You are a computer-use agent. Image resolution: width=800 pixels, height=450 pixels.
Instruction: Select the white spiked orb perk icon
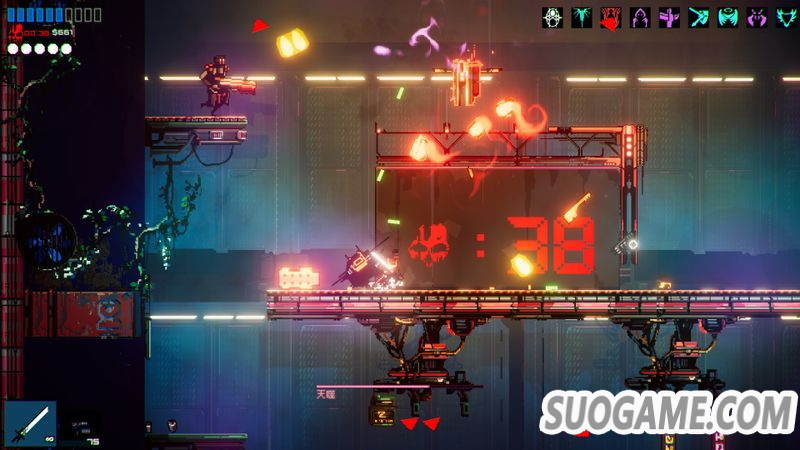pos(552,17)
